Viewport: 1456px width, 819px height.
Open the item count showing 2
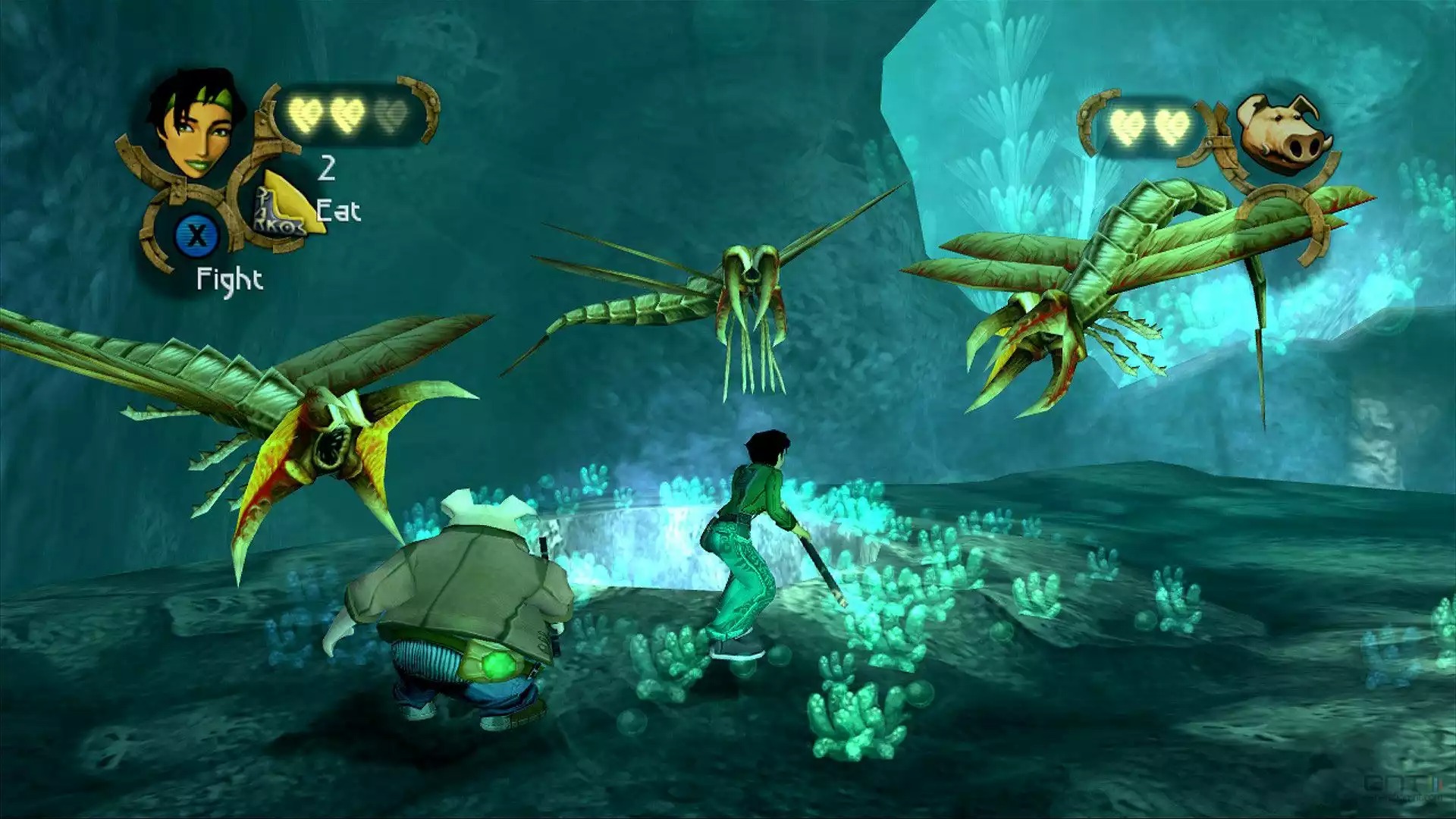tap(328, 169)
